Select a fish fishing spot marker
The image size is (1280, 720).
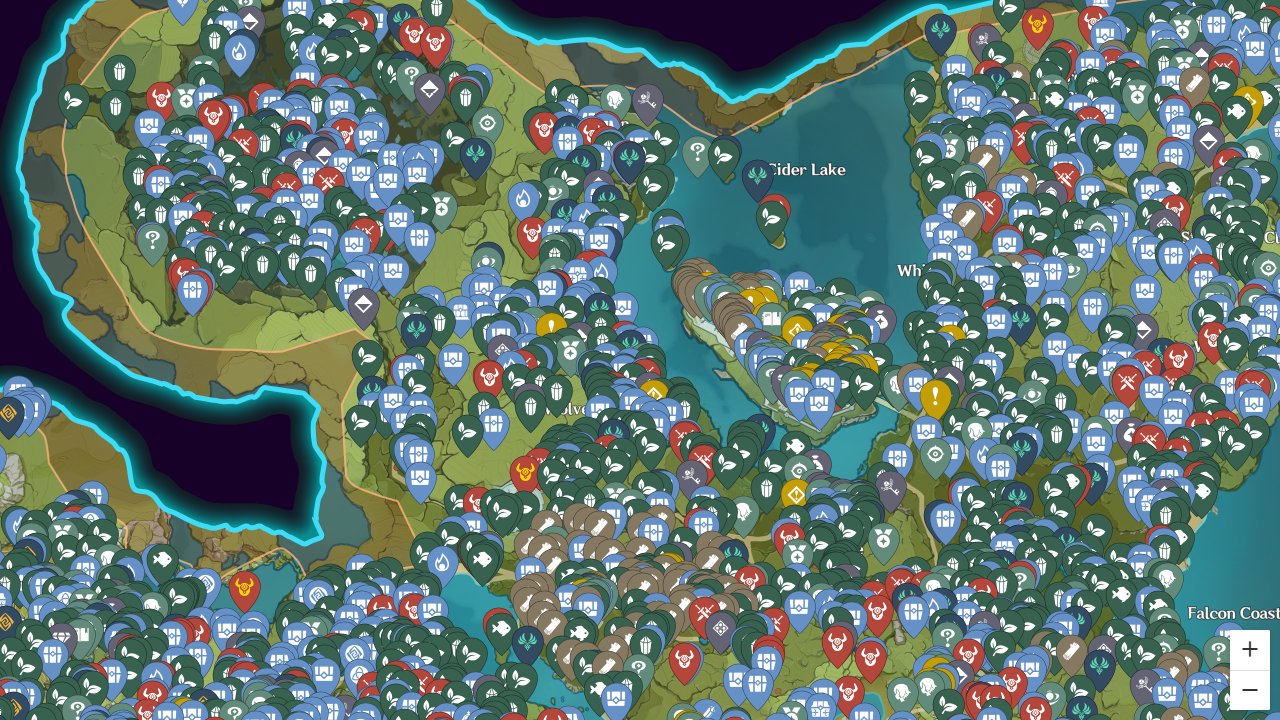click(x=795, y=444)
